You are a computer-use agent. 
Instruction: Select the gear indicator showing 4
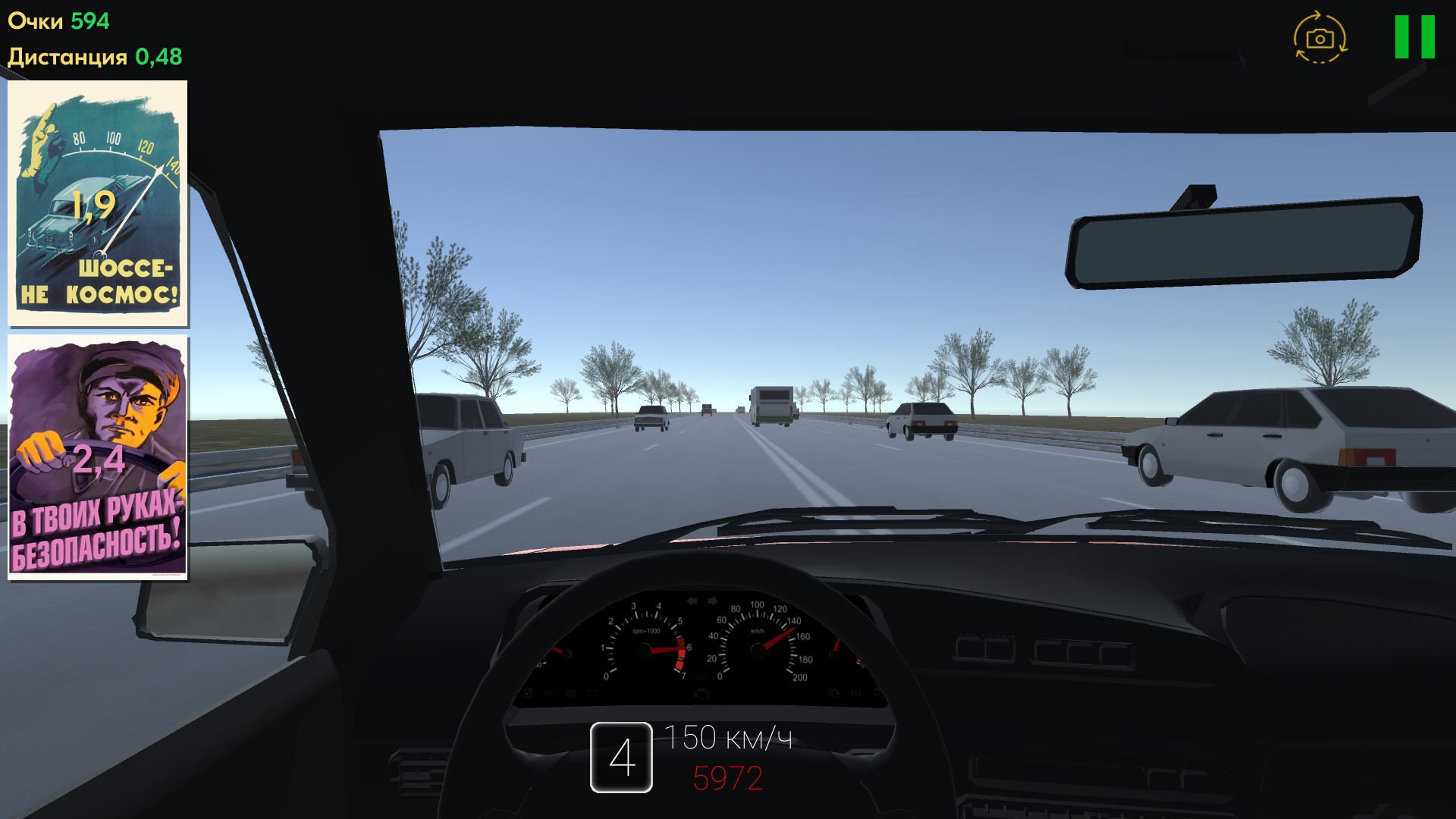623,758
